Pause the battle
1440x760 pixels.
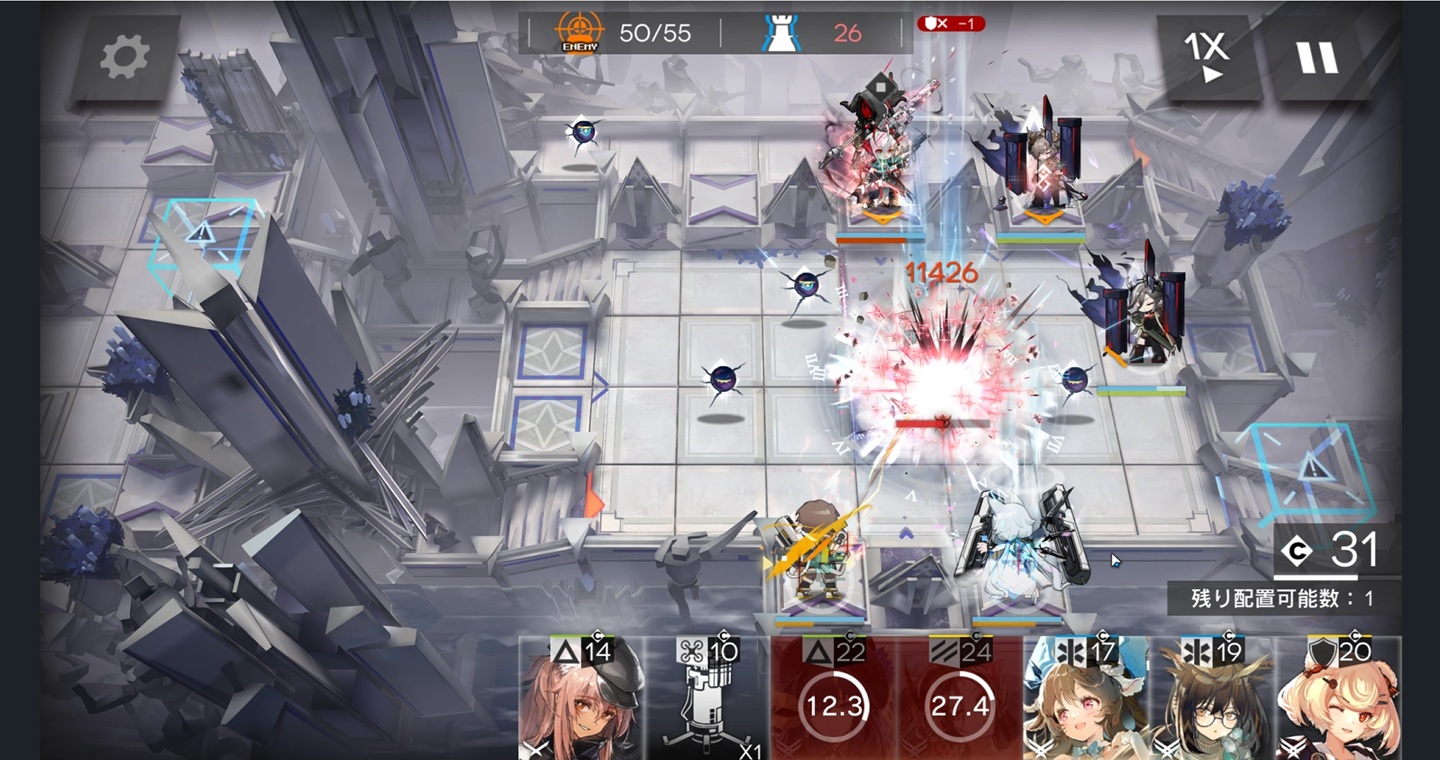(x=1316, y=59)
